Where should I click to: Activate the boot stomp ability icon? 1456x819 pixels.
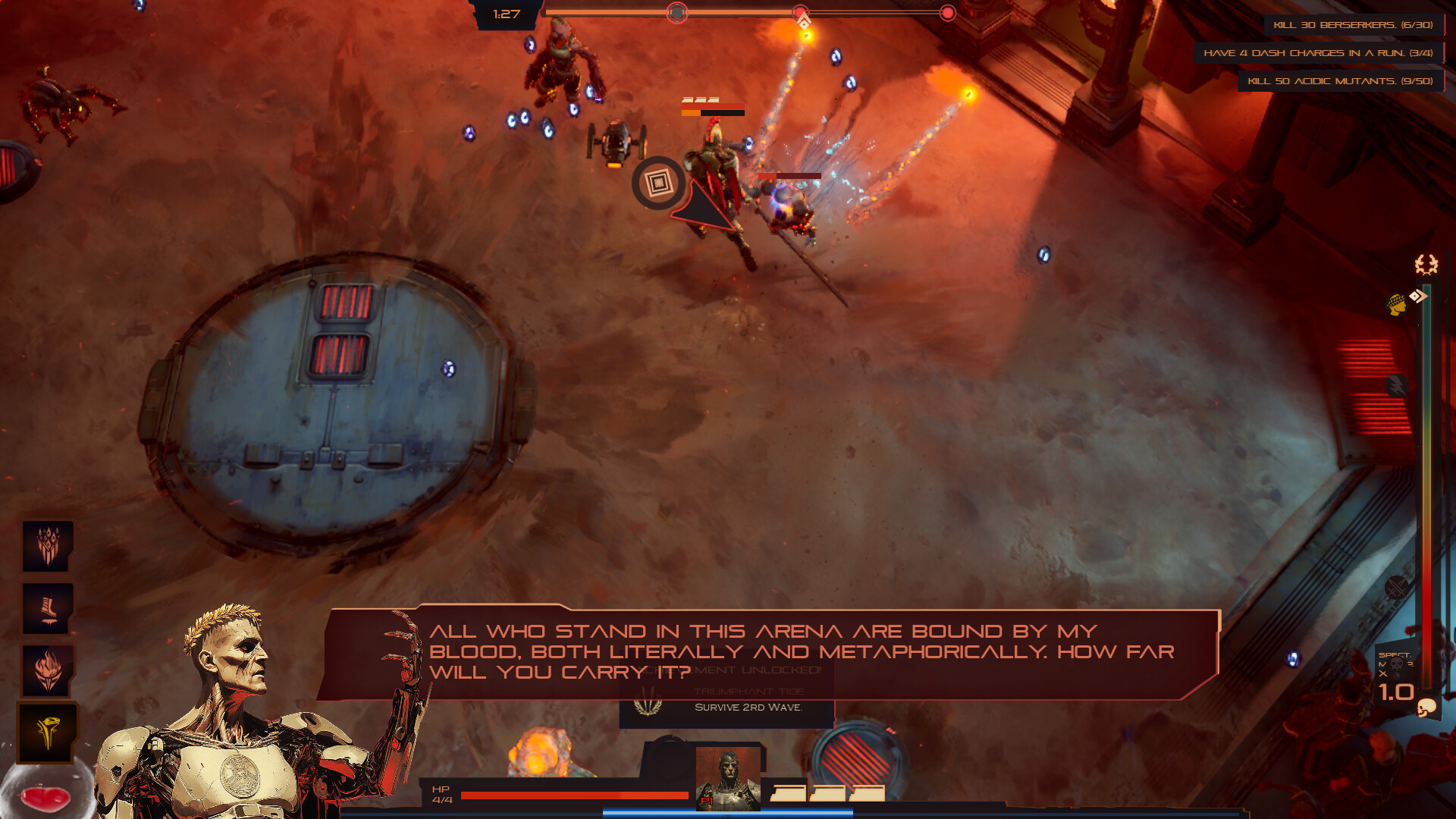[47, 608]
